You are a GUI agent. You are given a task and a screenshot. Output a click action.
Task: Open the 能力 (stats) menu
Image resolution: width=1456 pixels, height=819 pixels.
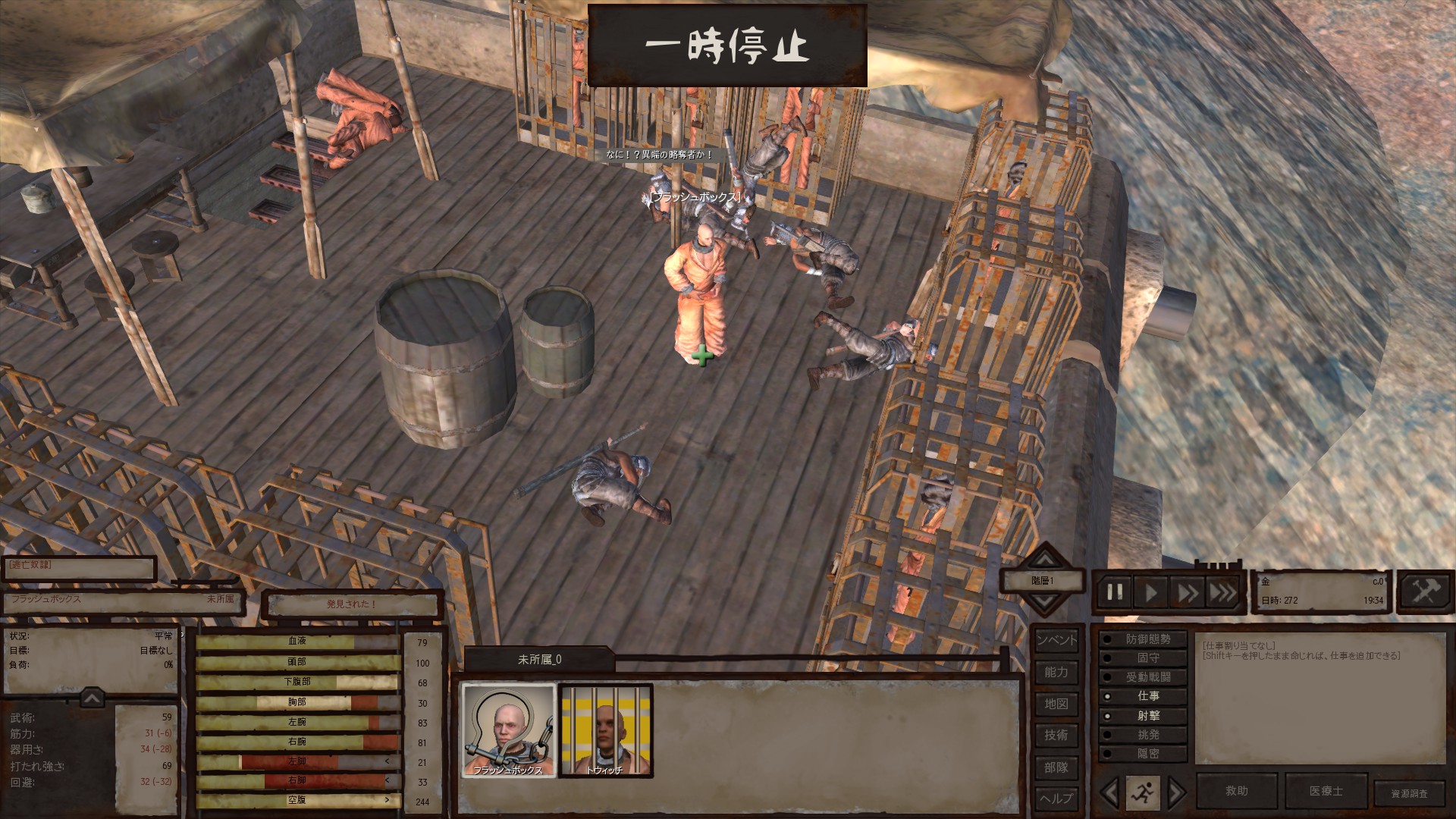point(1056,672)
